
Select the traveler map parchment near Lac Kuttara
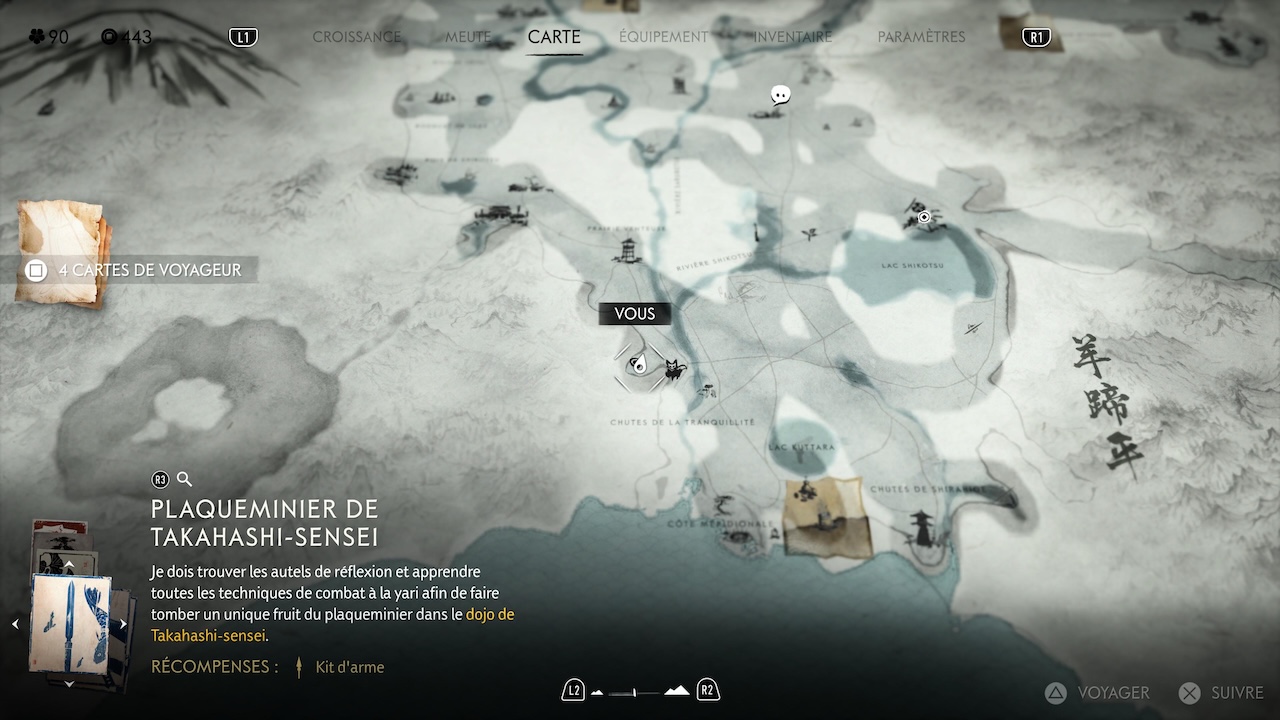[823, 515]
